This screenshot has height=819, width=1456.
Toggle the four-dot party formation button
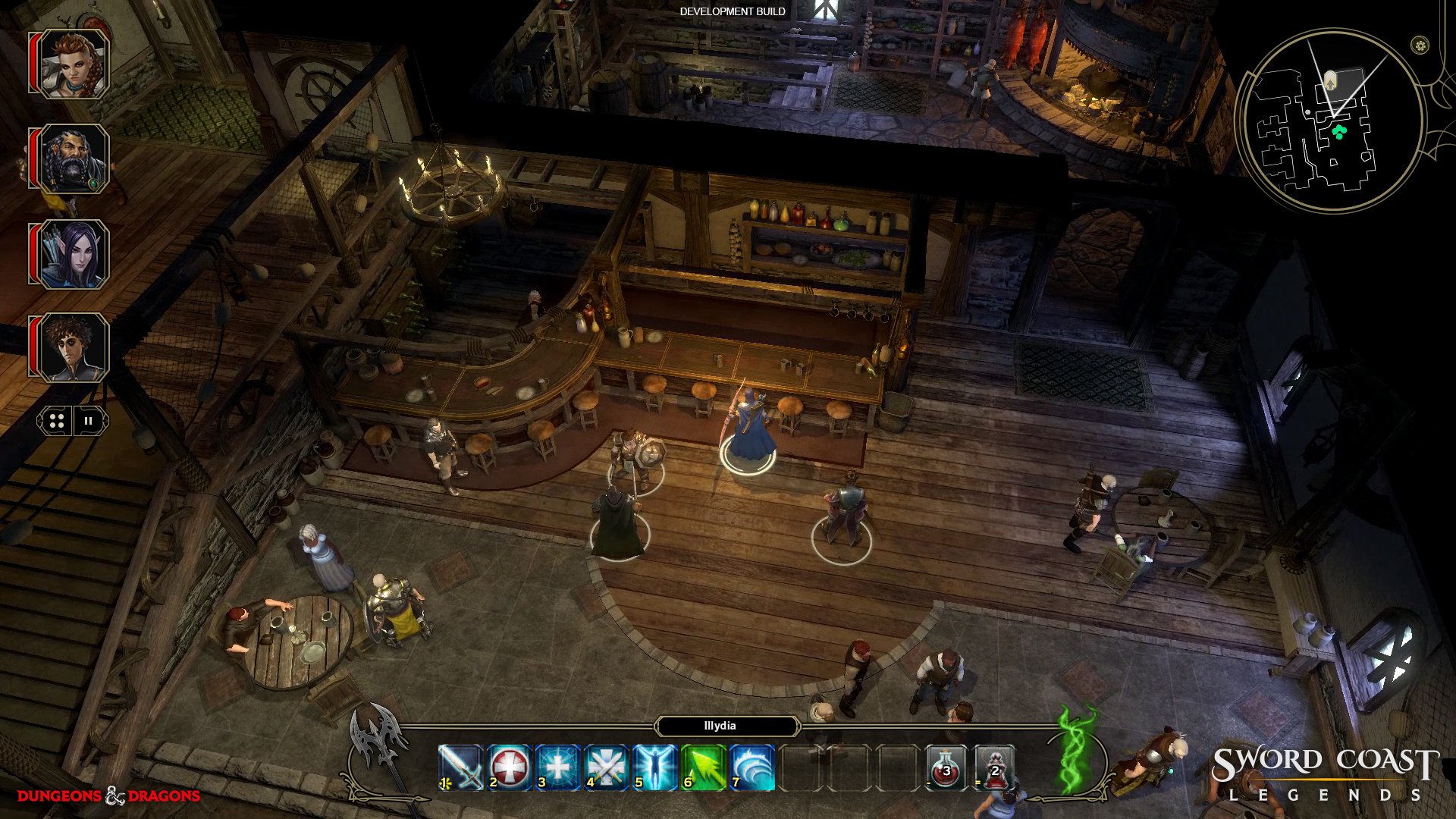[57, 422]
